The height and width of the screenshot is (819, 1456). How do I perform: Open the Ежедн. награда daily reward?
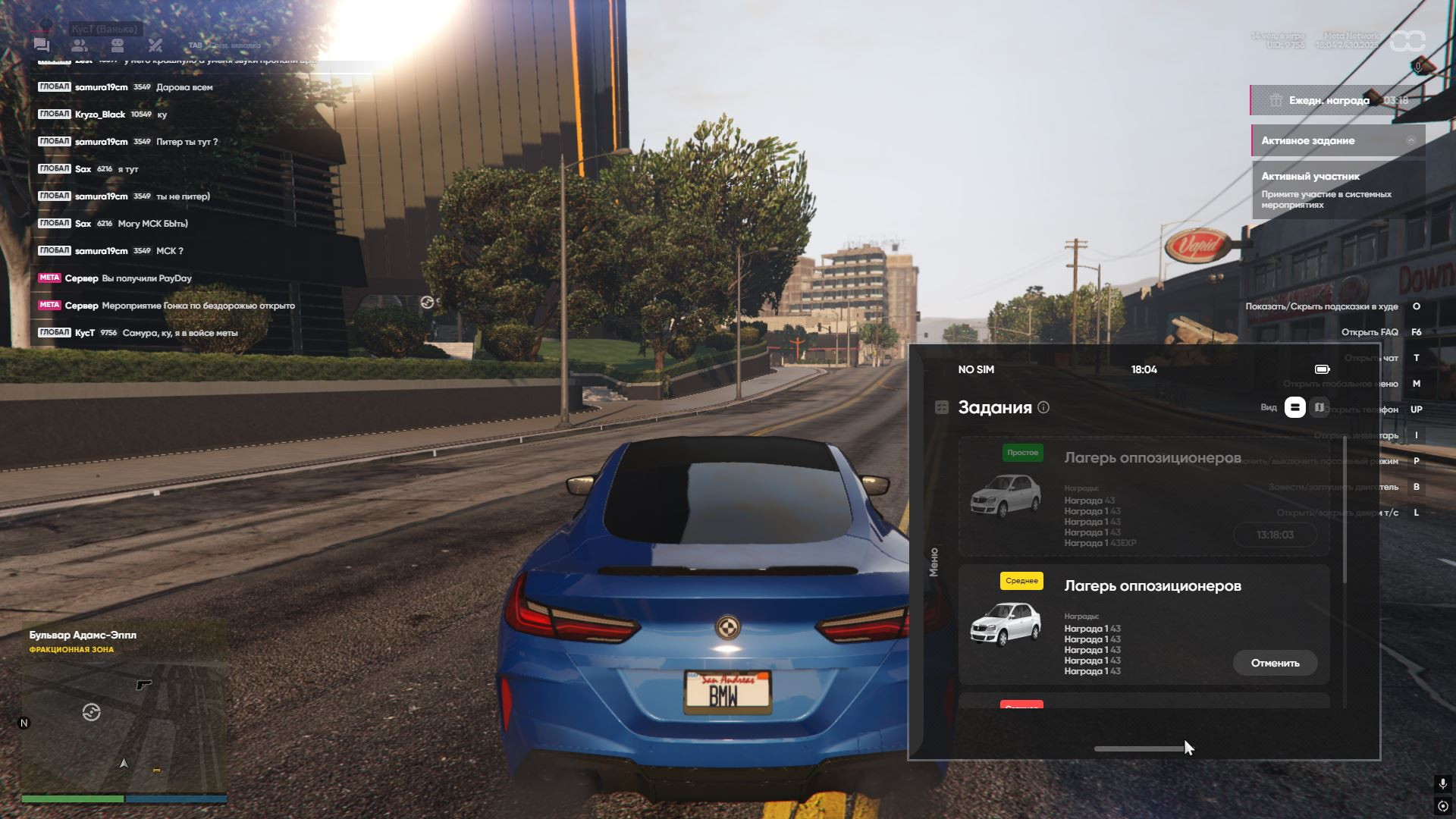(1329, 100)
